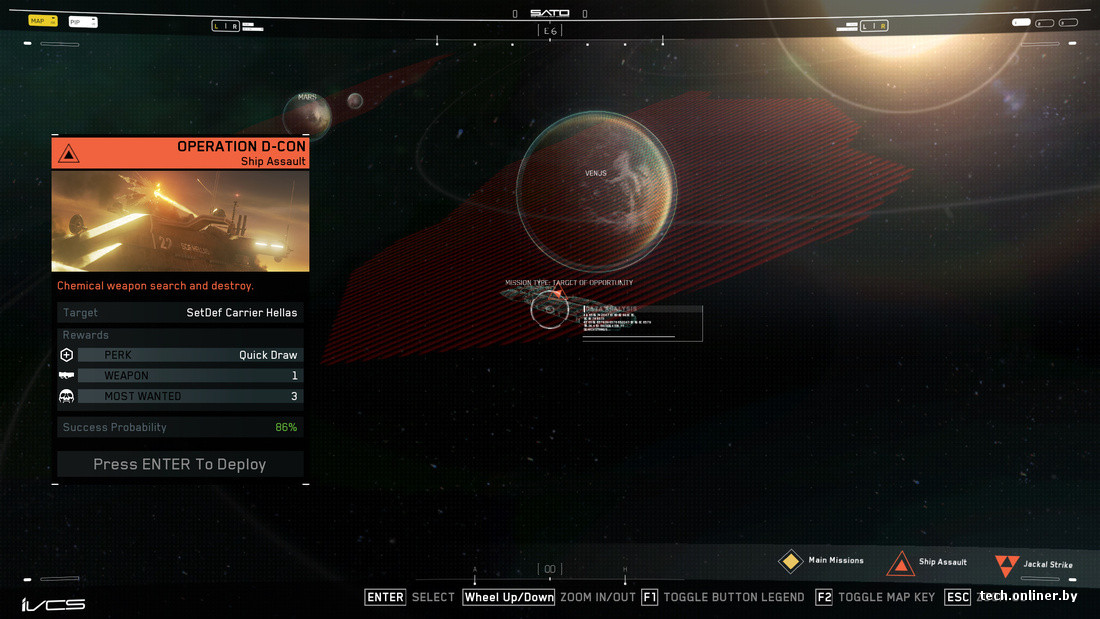
Task: Click the Operation D-CON orange title header
Action: (180, 153)
